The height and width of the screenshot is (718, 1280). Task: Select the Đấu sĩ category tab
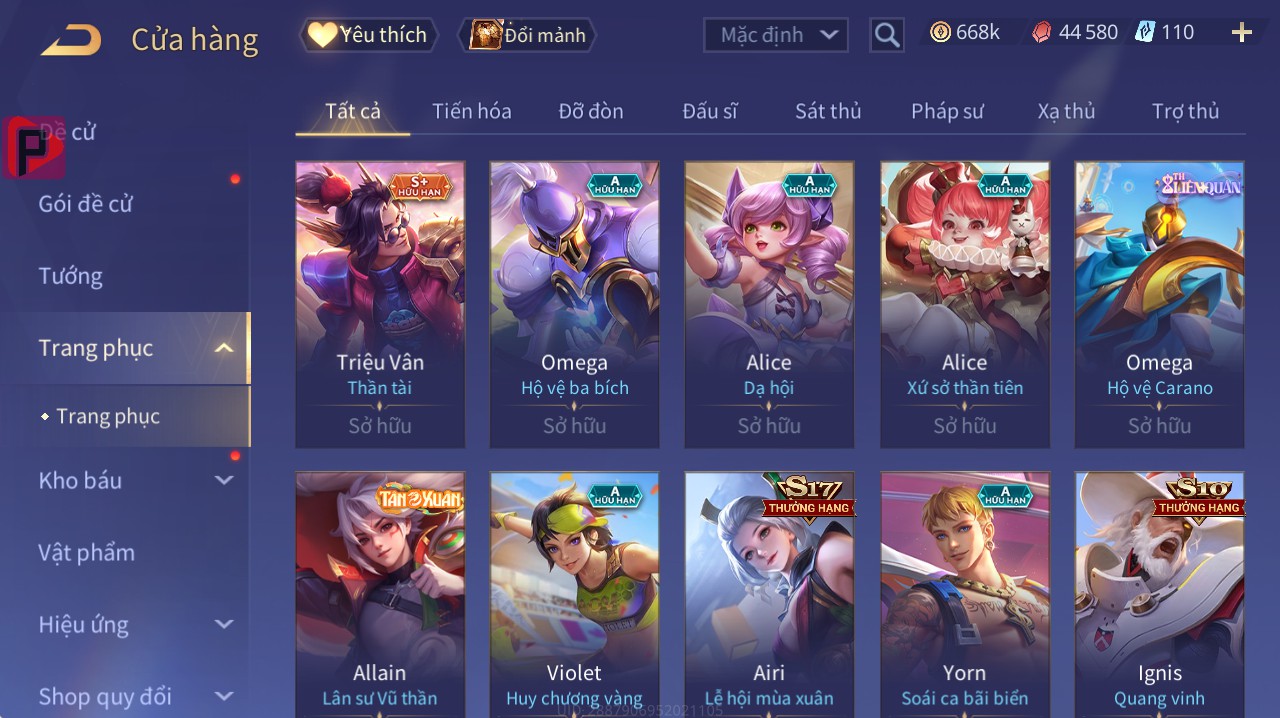coord(709,111)
